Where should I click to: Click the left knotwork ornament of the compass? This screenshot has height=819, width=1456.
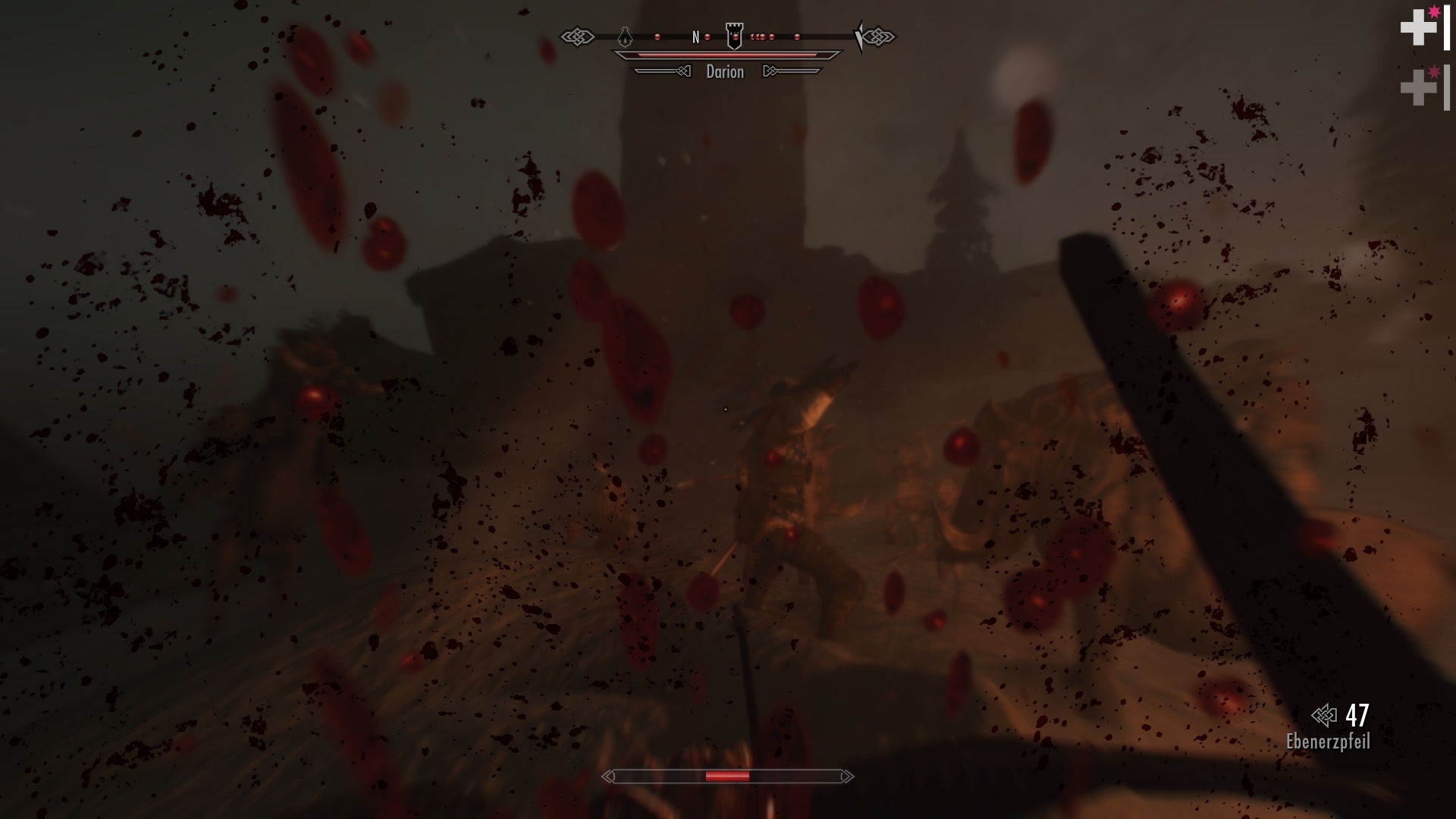pos(579,37)
